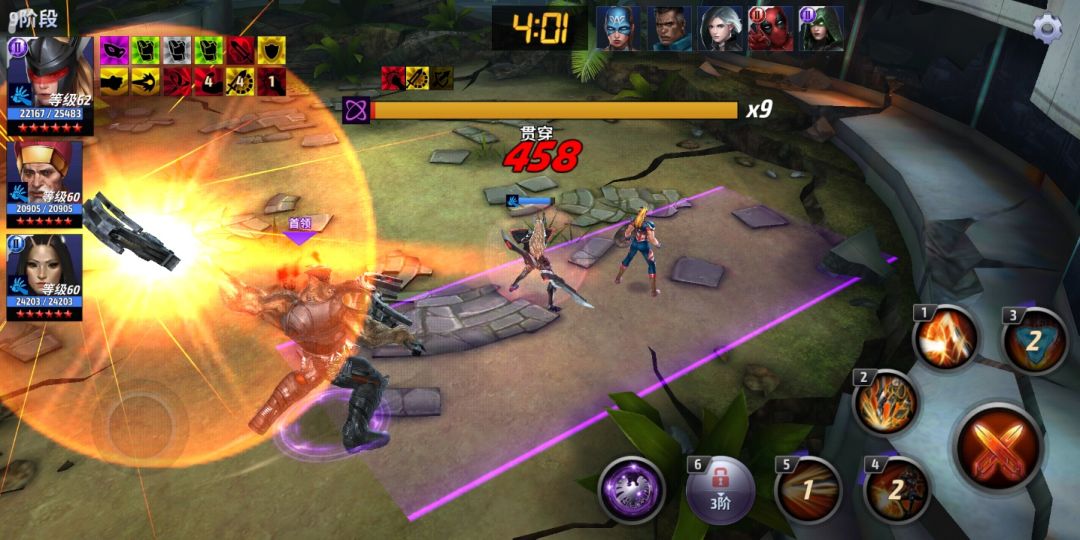Activate skill 4 ability icon
Screen dimensions: 1080x540
[x=896, y=488]
